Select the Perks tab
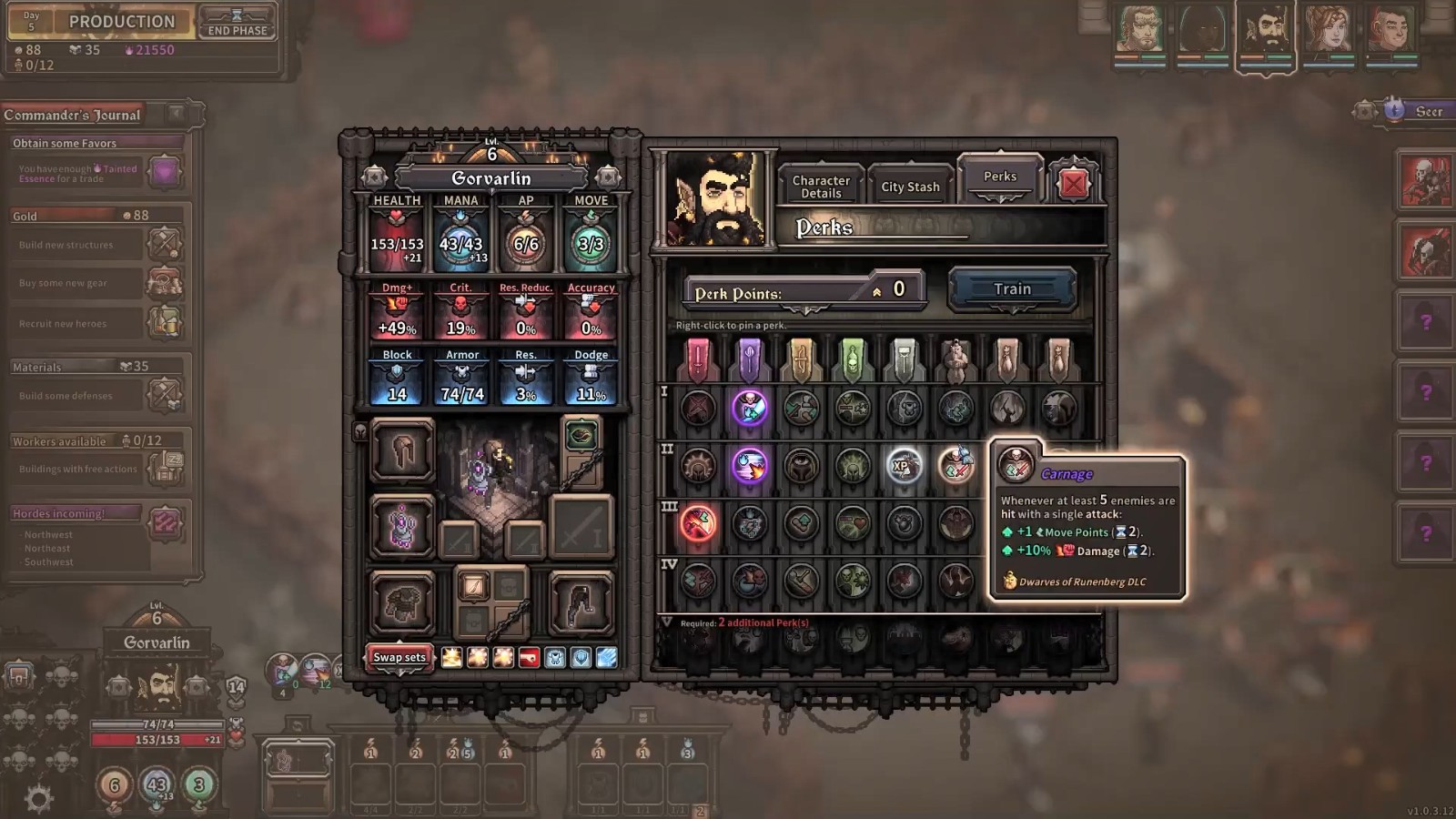This screenshot has width=1456, height=819. click(999, 177)
